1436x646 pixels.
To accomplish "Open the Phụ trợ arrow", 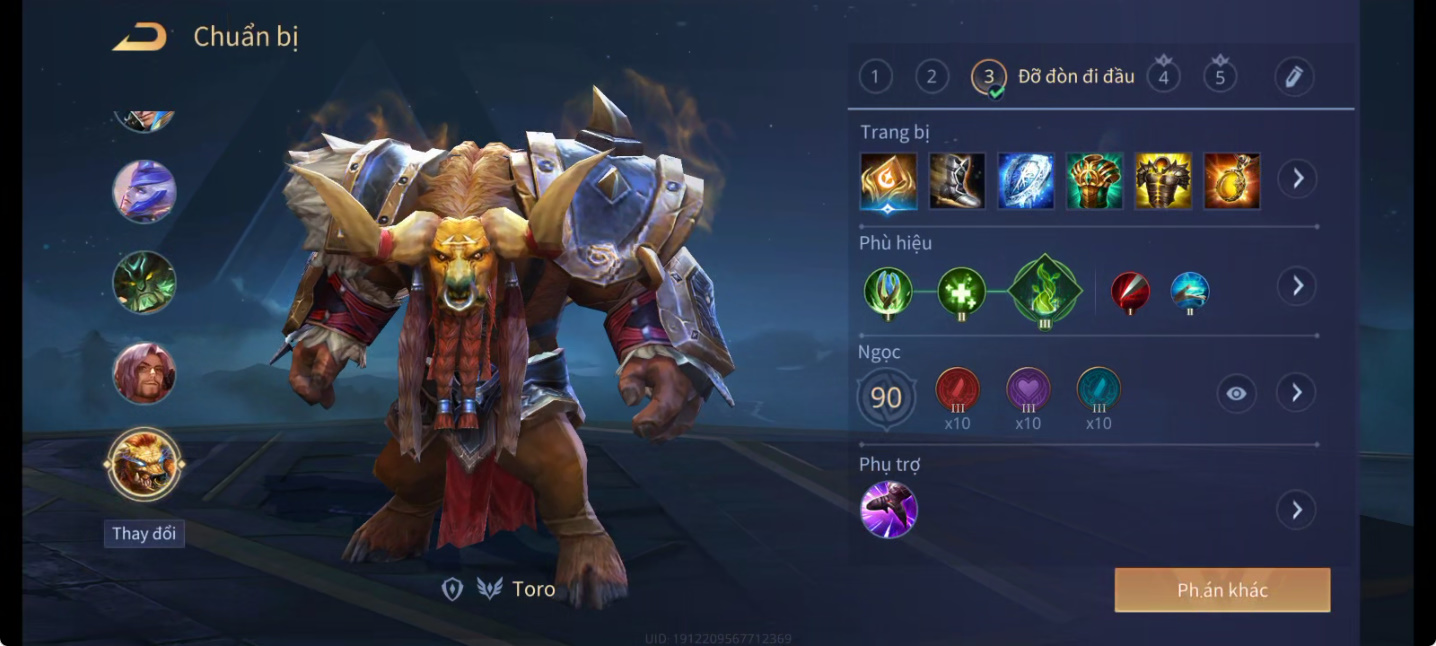I will tap(1297, 510).
